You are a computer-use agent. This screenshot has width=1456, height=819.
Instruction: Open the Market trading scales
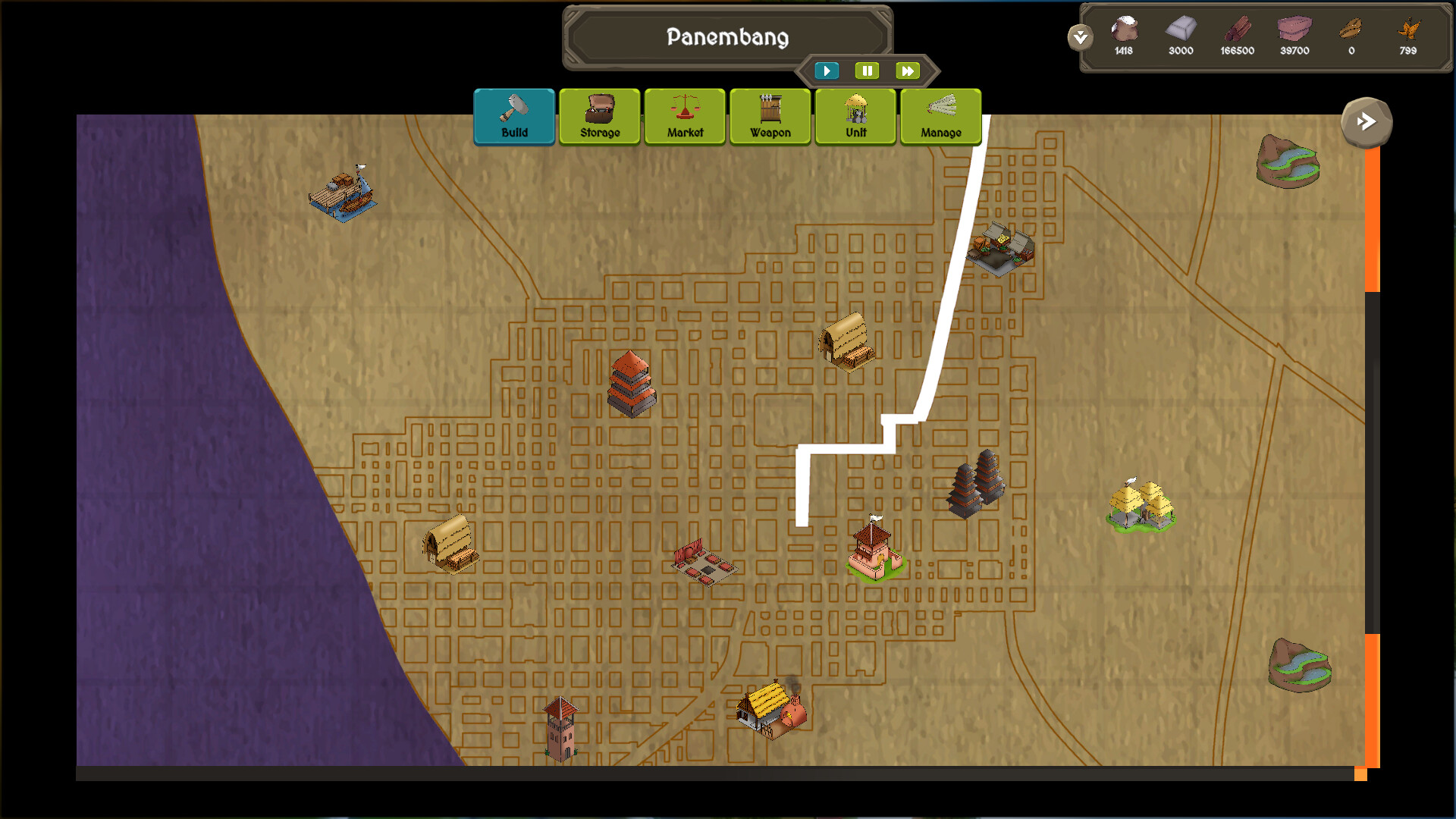(684, 116)
